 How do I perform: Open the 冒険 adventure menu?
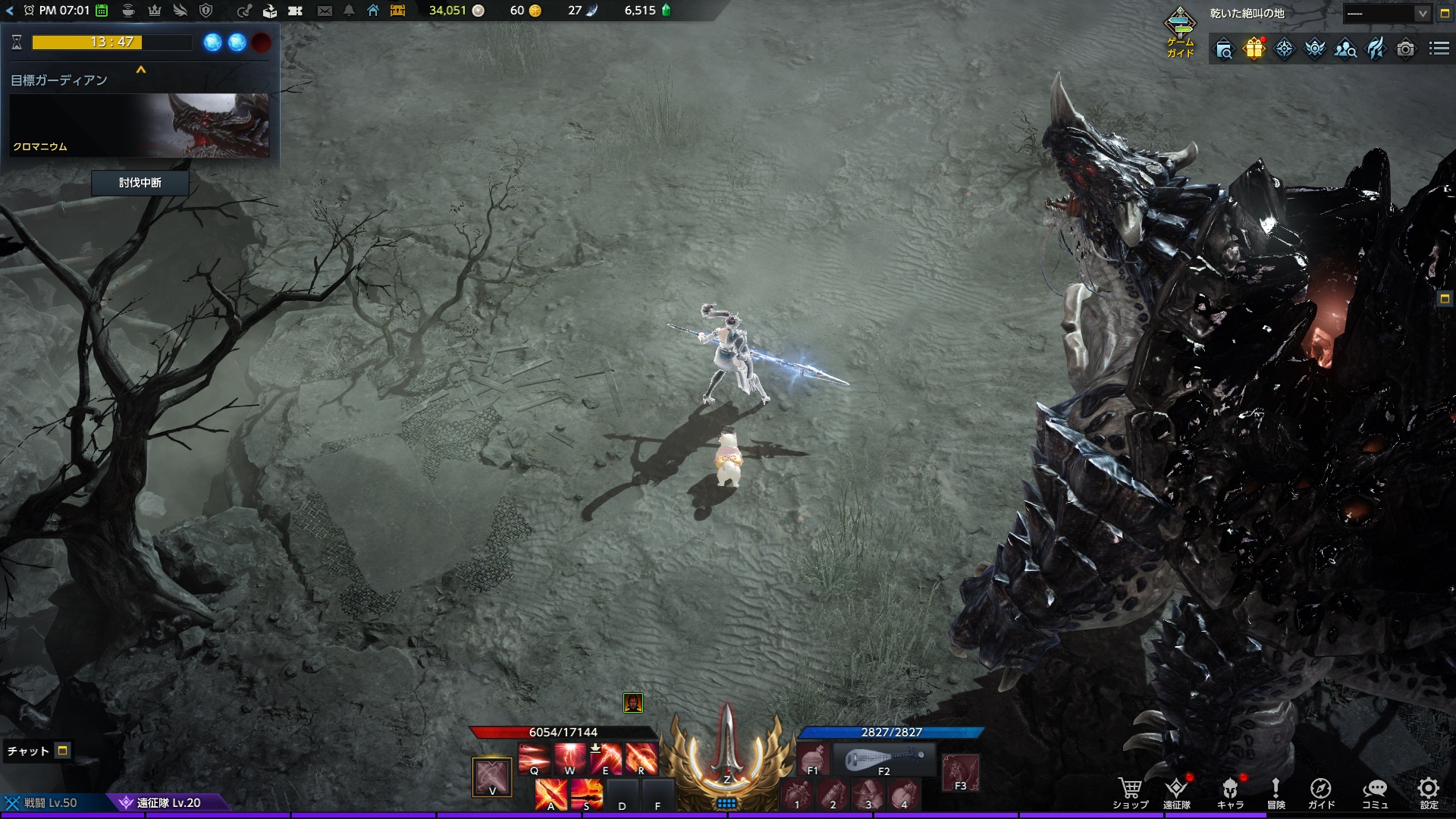1276,792
